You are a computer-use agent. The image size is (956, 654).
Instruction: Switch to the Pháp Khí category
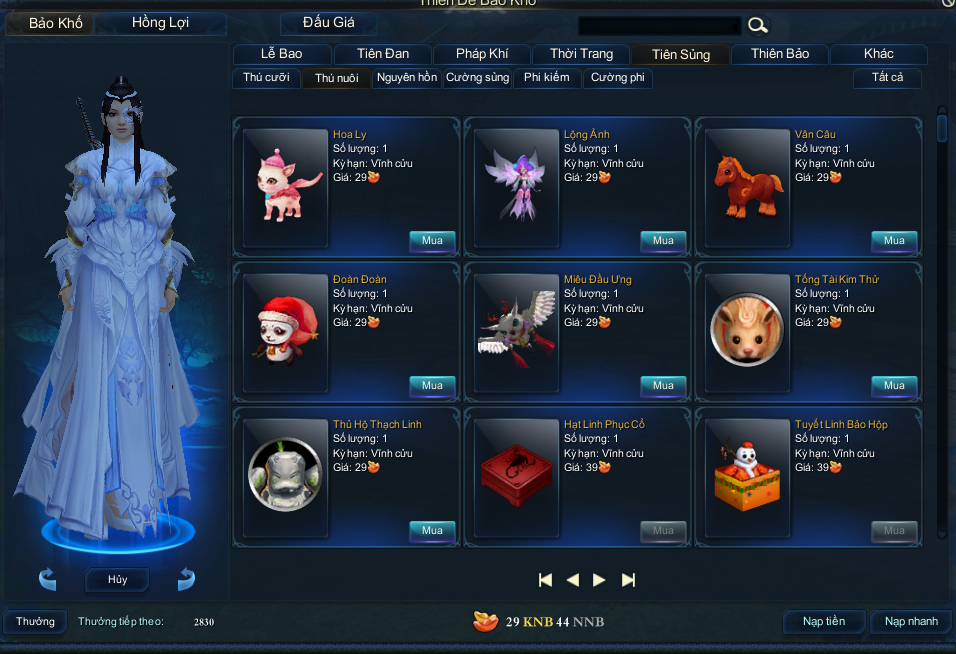(482, 54)
